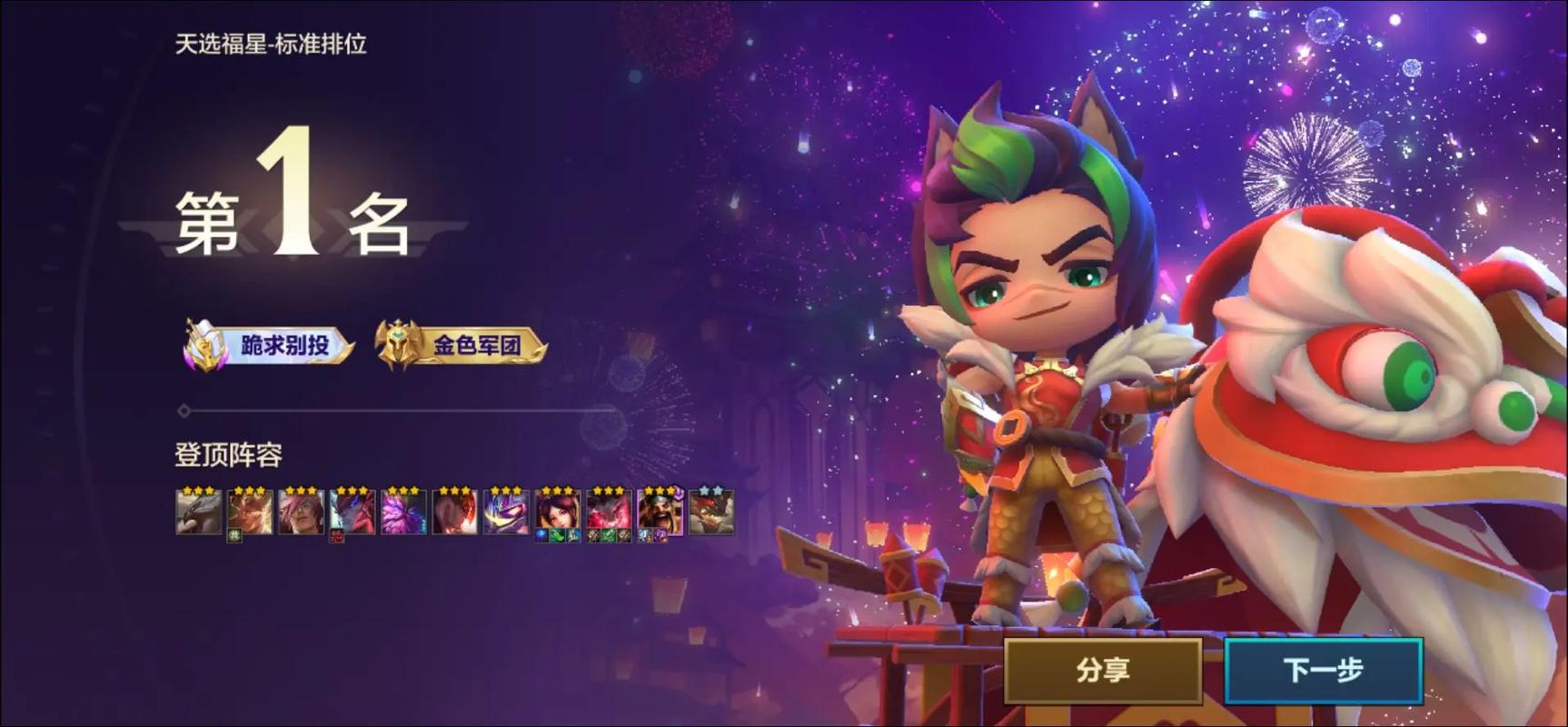Select the purple armored masked champion

506,512
